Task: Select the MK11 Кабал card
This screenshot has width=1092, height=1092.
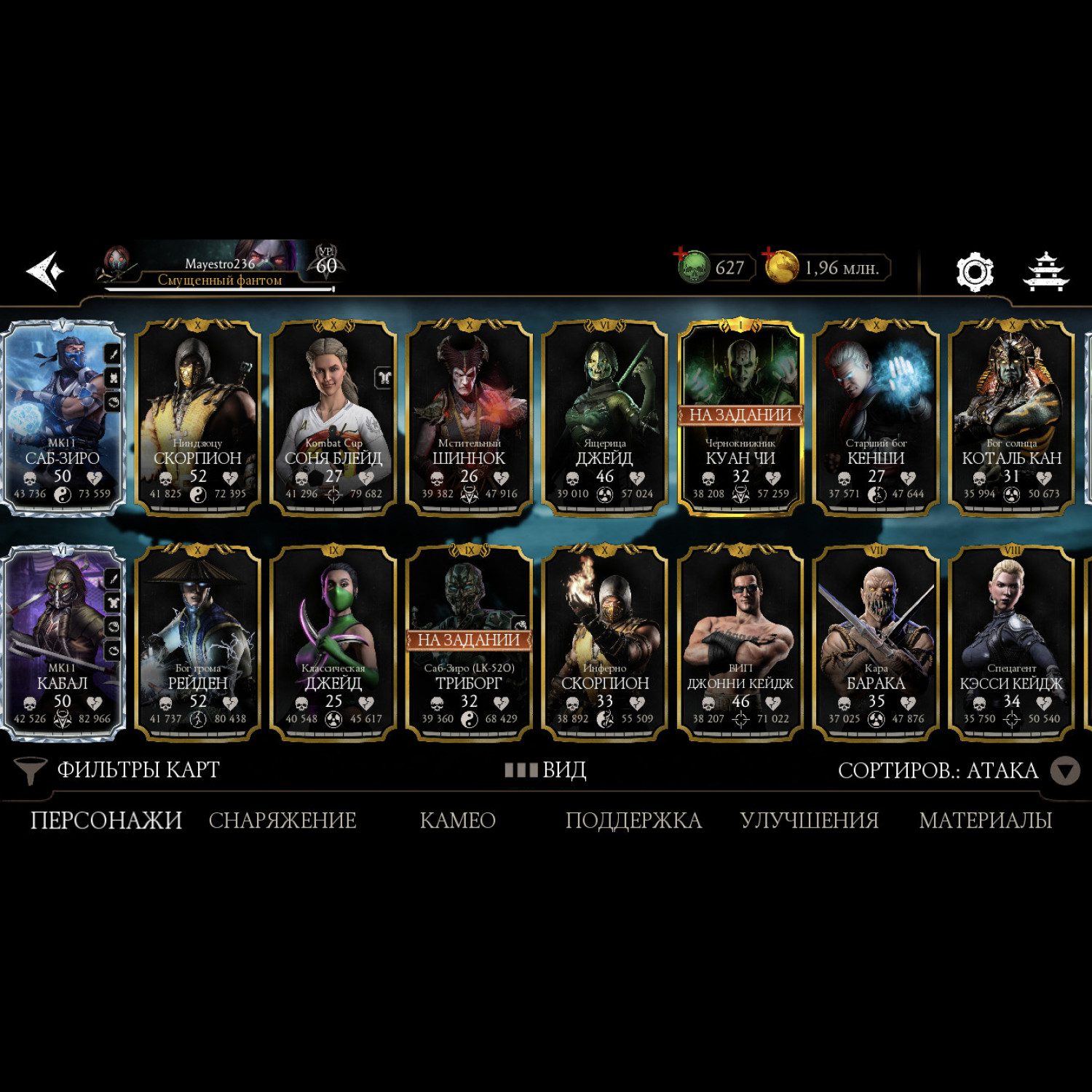Action: (x=63, y=644)
